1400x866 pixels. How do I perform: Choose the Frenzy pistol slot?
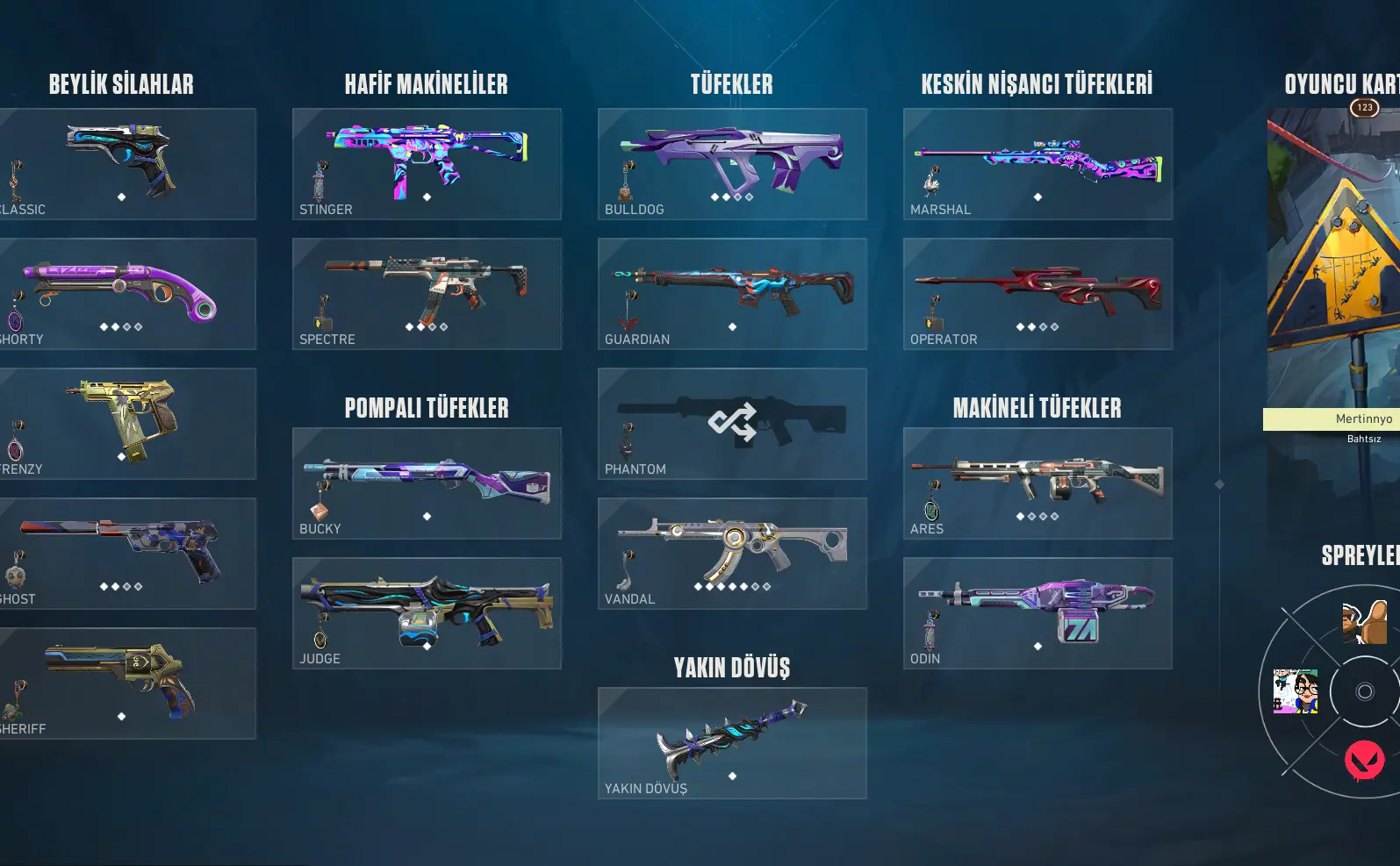click(x=123, y=424)
